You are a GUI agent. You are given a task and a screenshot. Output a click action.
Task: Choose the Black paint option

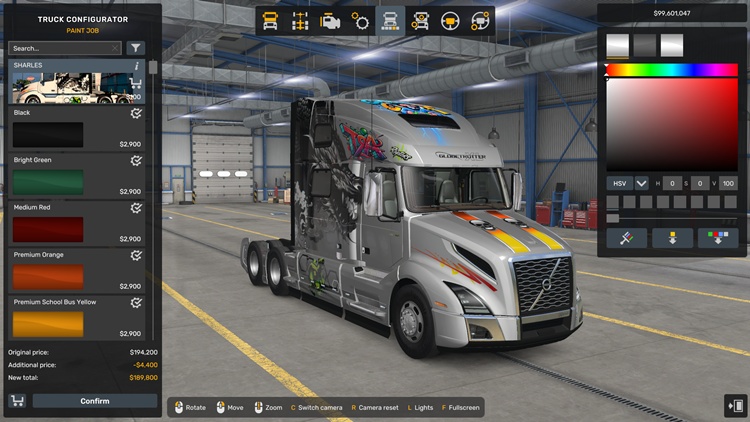coord(48,135)
